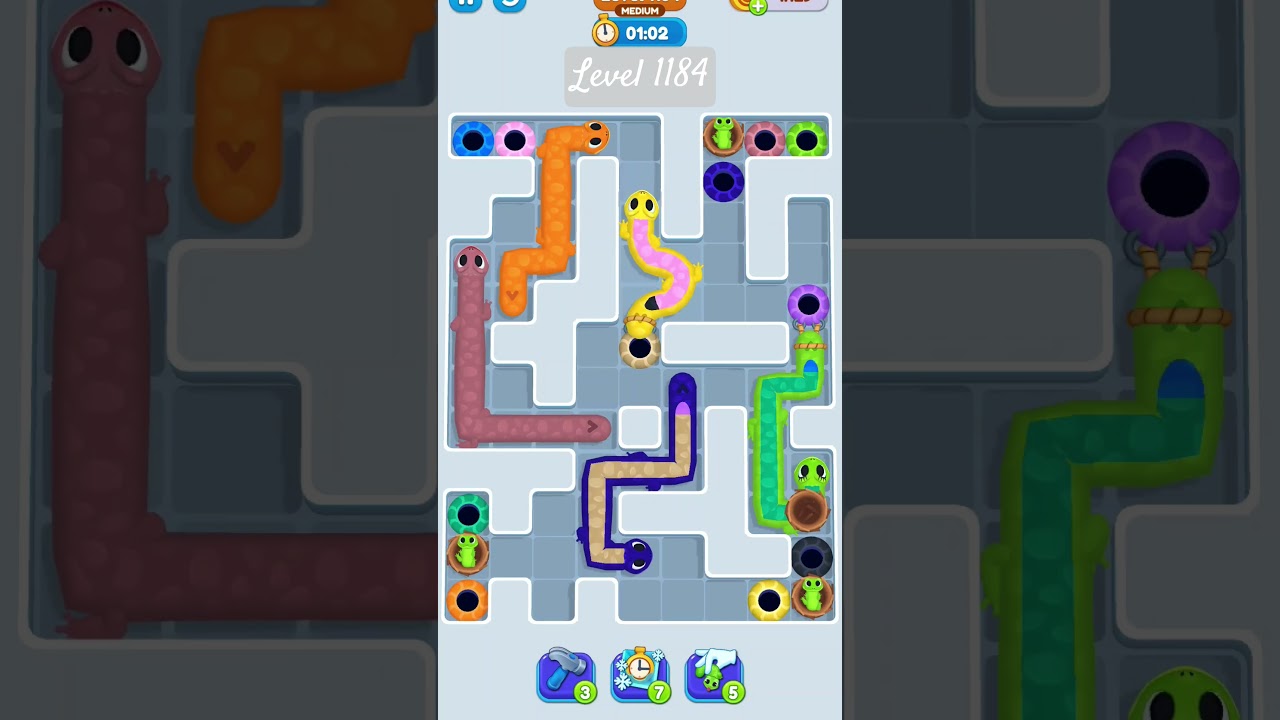Restart the current level
Image resolution: width=1280 pixels, height=720 pixels.
click(509, 4)
